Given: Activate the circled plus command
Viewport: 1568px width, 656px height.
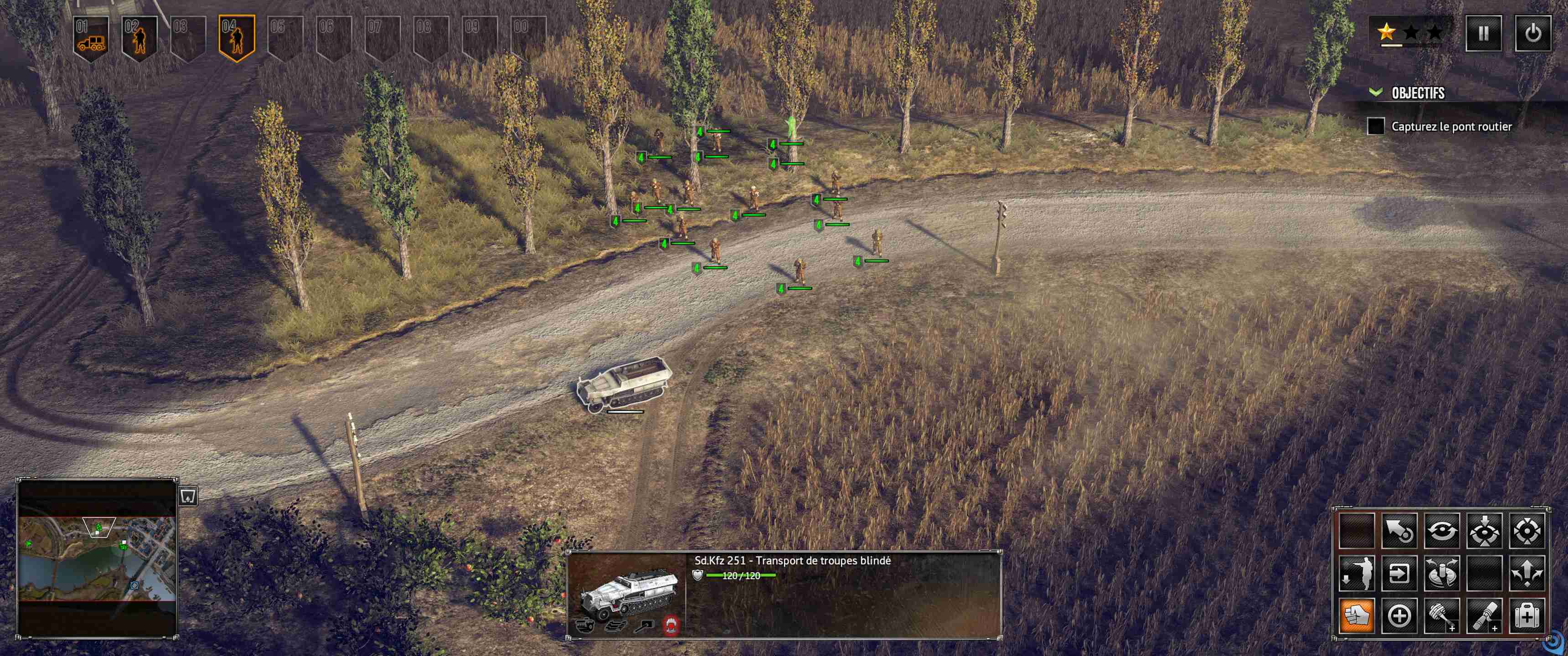Looking at the screenshot, I should pyautogui.click(x=1399, y=616).
